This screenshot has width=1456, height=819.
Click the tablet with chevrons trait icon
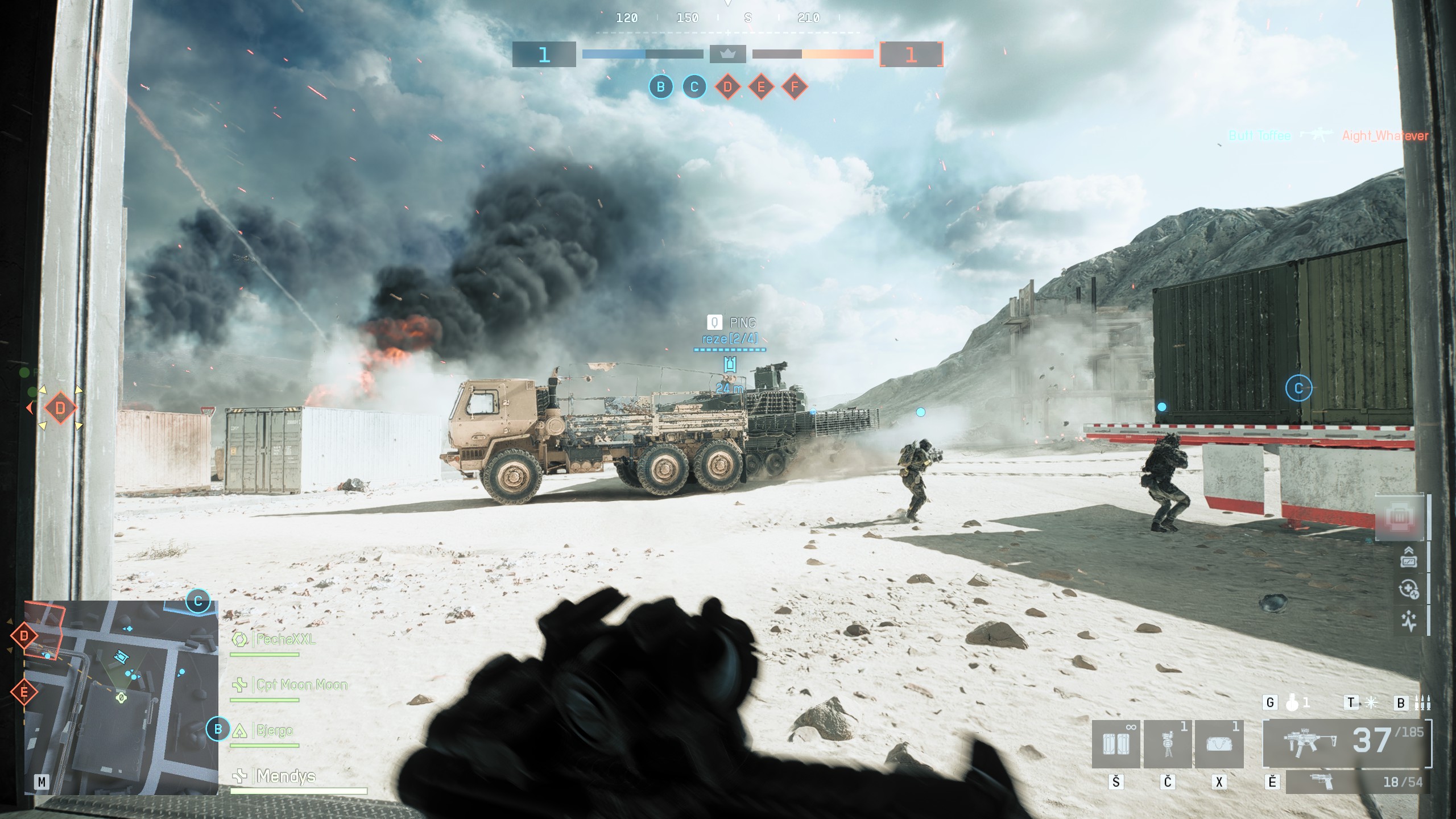tap(1408, 557)
